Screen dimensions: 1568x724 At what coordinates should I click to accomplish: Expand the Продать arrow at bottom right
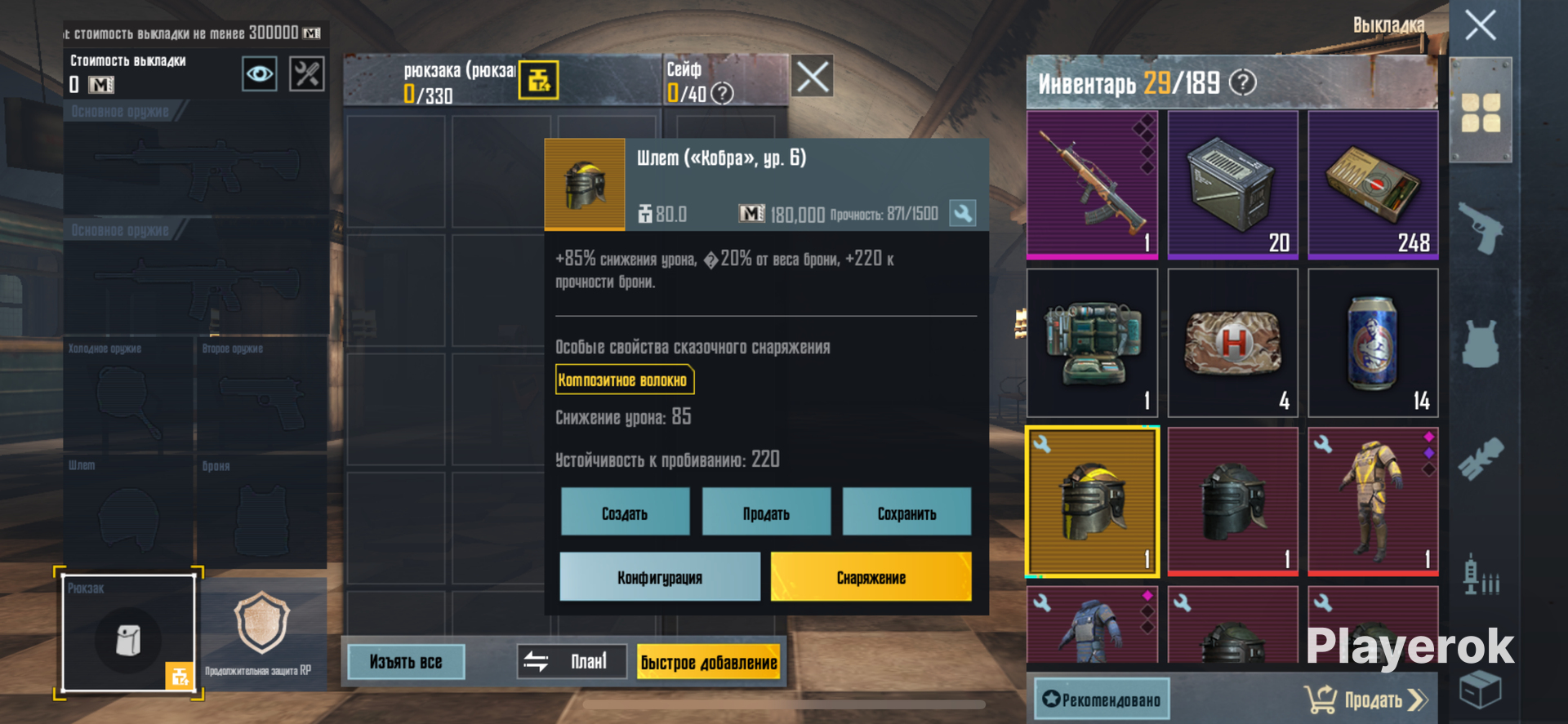point(1415,699)
